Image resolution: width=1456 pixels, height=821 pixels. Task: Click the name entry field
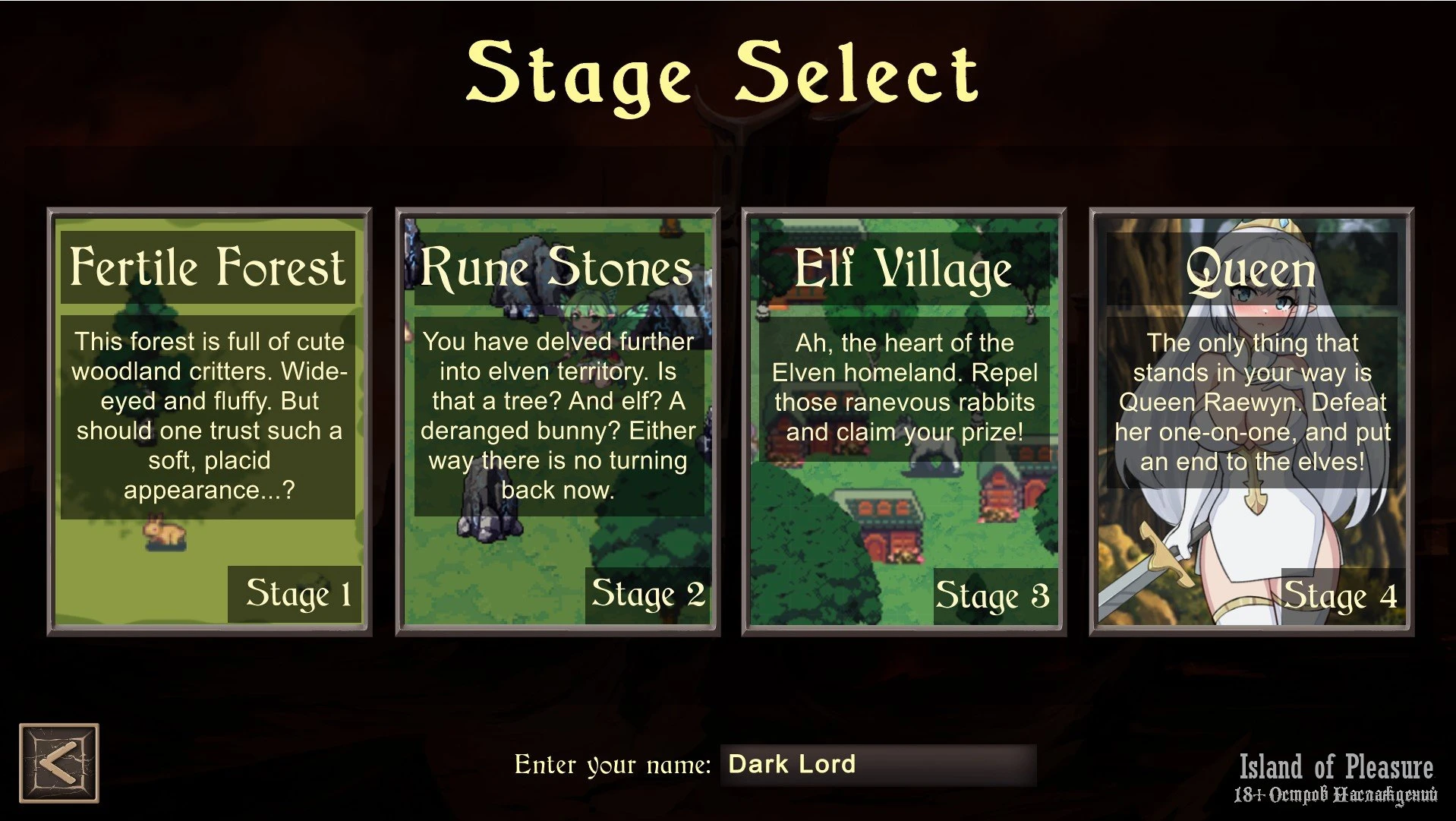pos(878,764)
